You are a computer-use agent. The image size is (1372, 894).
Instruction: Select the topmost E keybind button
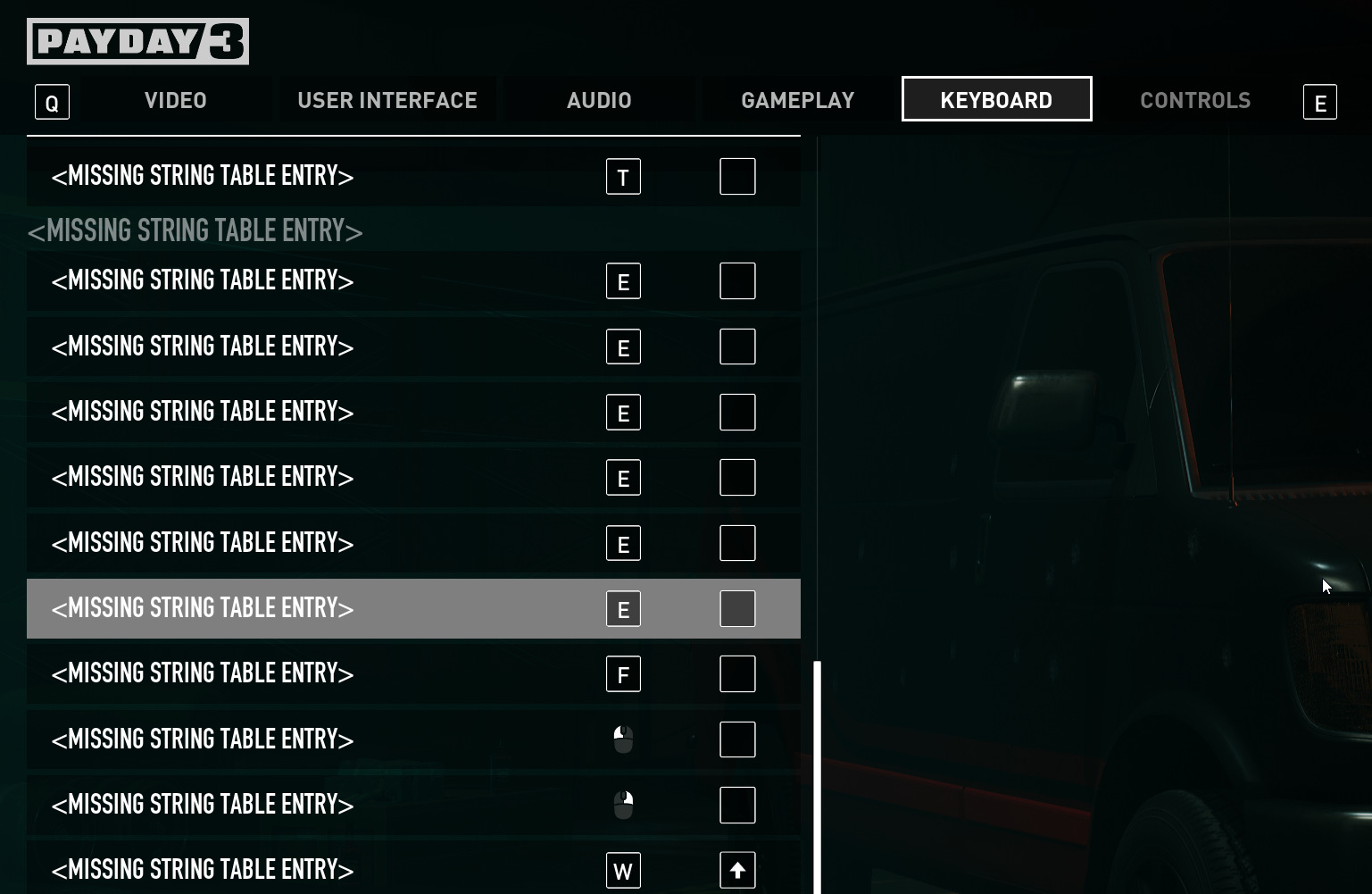[x=623, y=280]
